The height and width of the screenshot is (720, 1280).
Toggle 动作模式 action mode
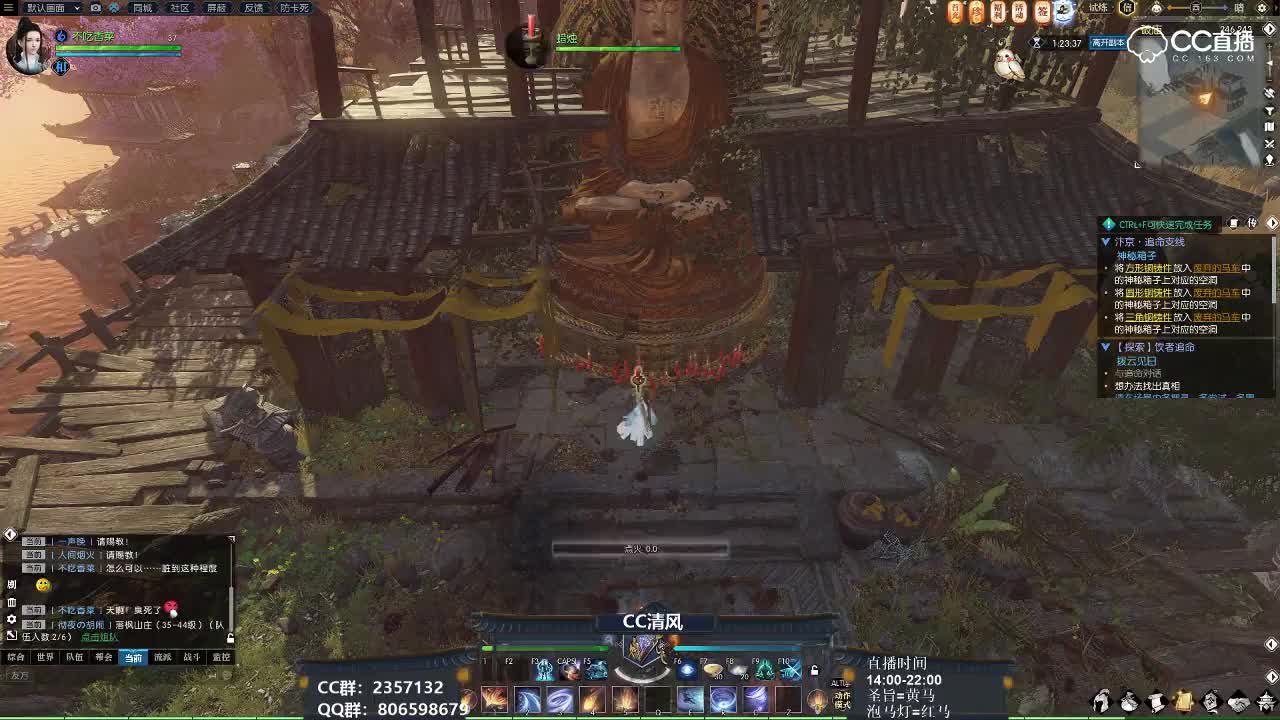coord(842,701)
